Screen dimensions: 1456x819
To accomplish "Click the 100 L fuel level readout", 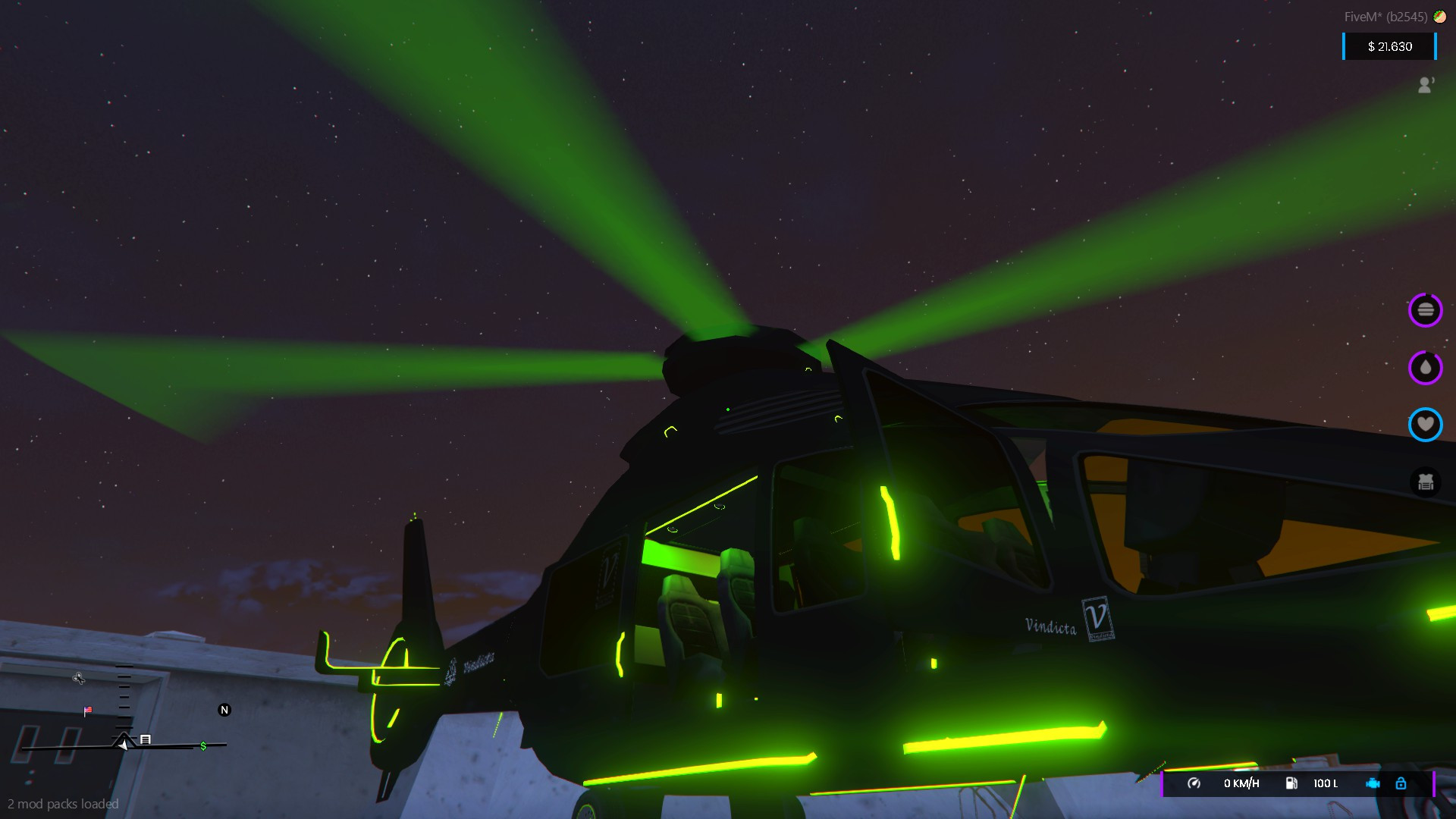I will click(x=1326, y=783).
